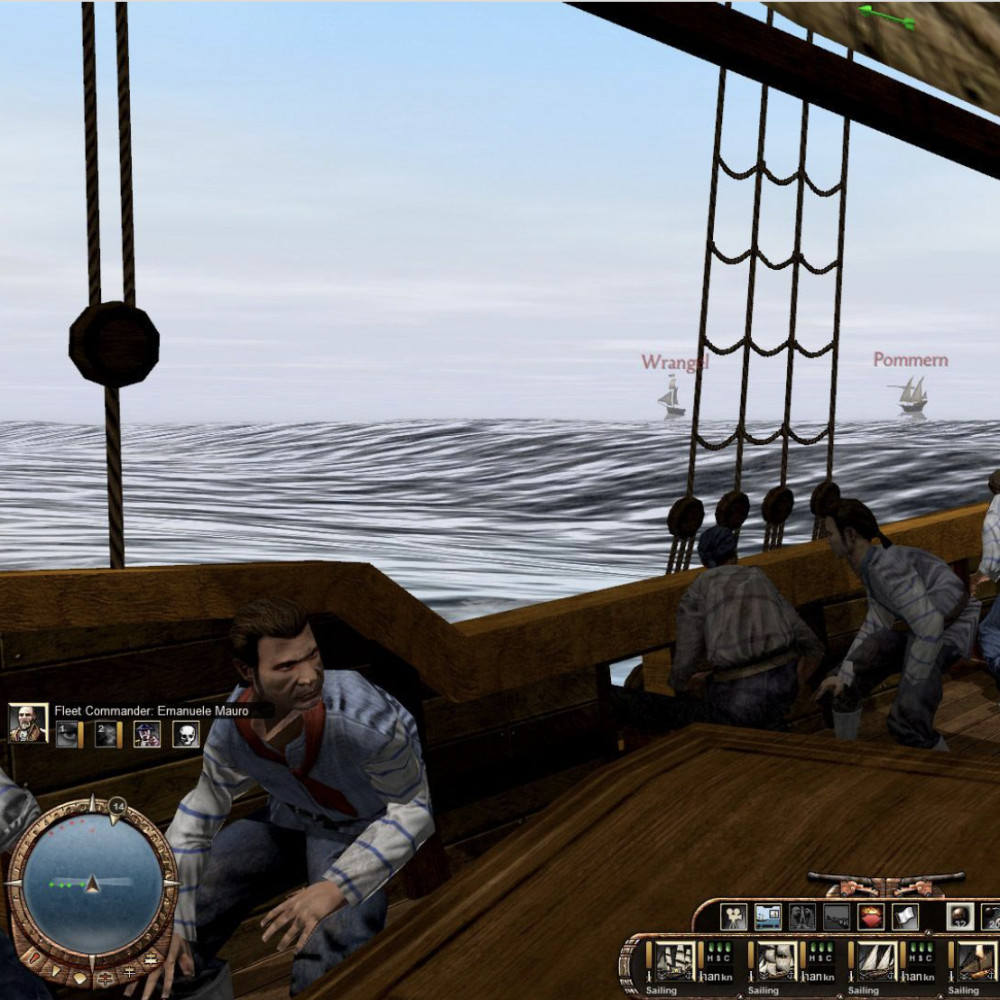Select the first ship card in fleet bar

675,961
